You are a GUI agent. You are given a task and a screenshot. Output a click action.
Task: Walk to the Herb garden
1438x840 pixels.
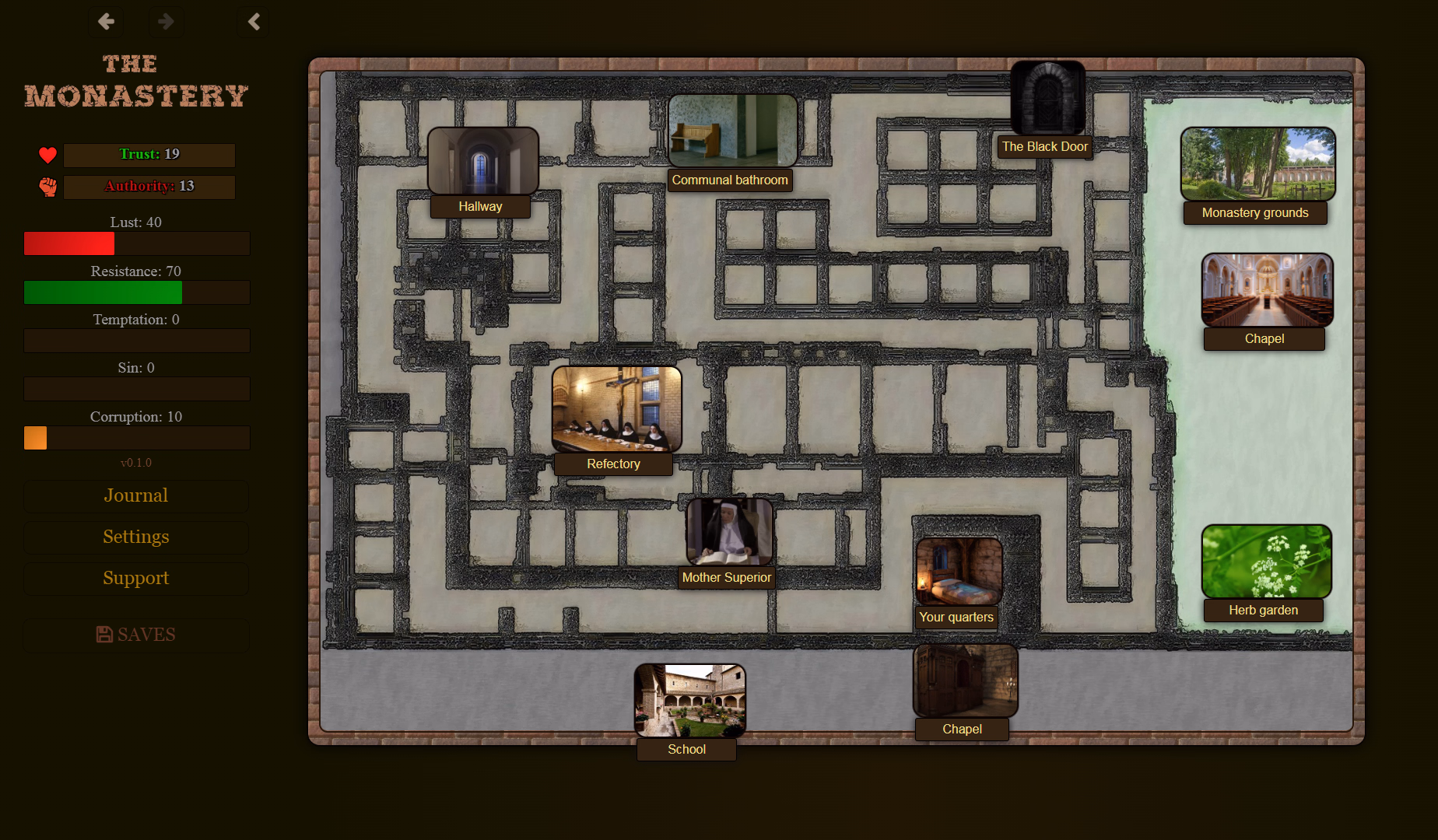click(1264, 560)
